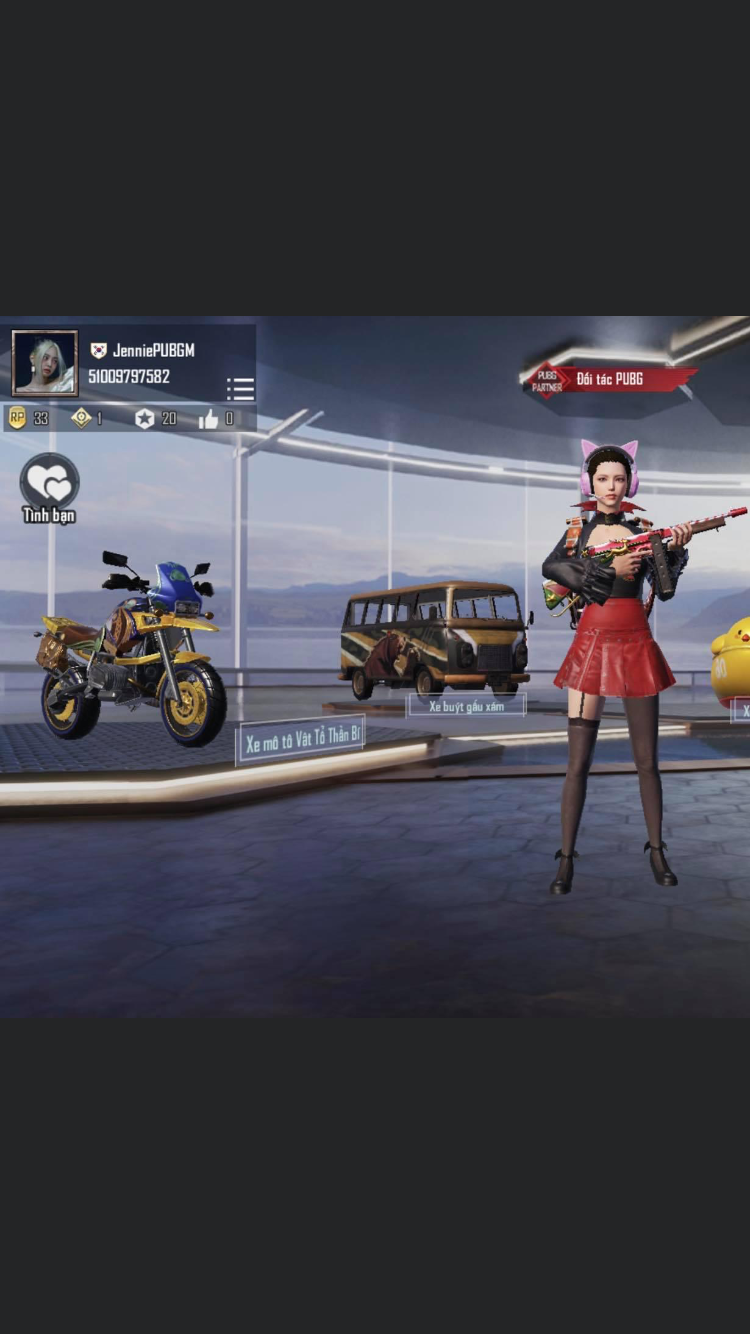This screenshot has width=750, height=1334.
Task: Select the Xe buýt gấu xám label
Action: (x=466, y=705)
